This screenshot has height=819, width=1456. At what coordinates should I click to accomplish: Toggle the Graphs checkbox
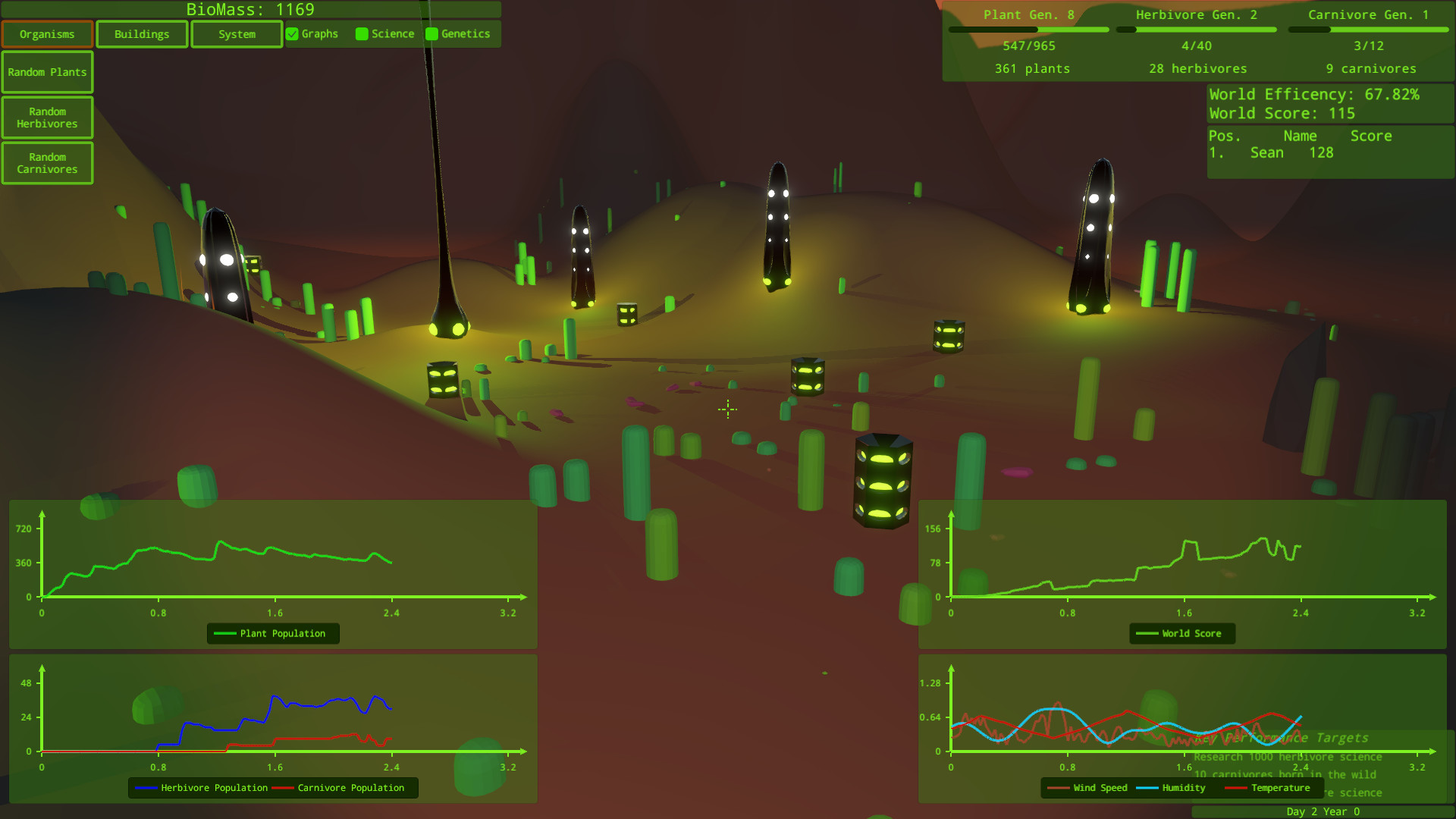(x=291, y=33)
